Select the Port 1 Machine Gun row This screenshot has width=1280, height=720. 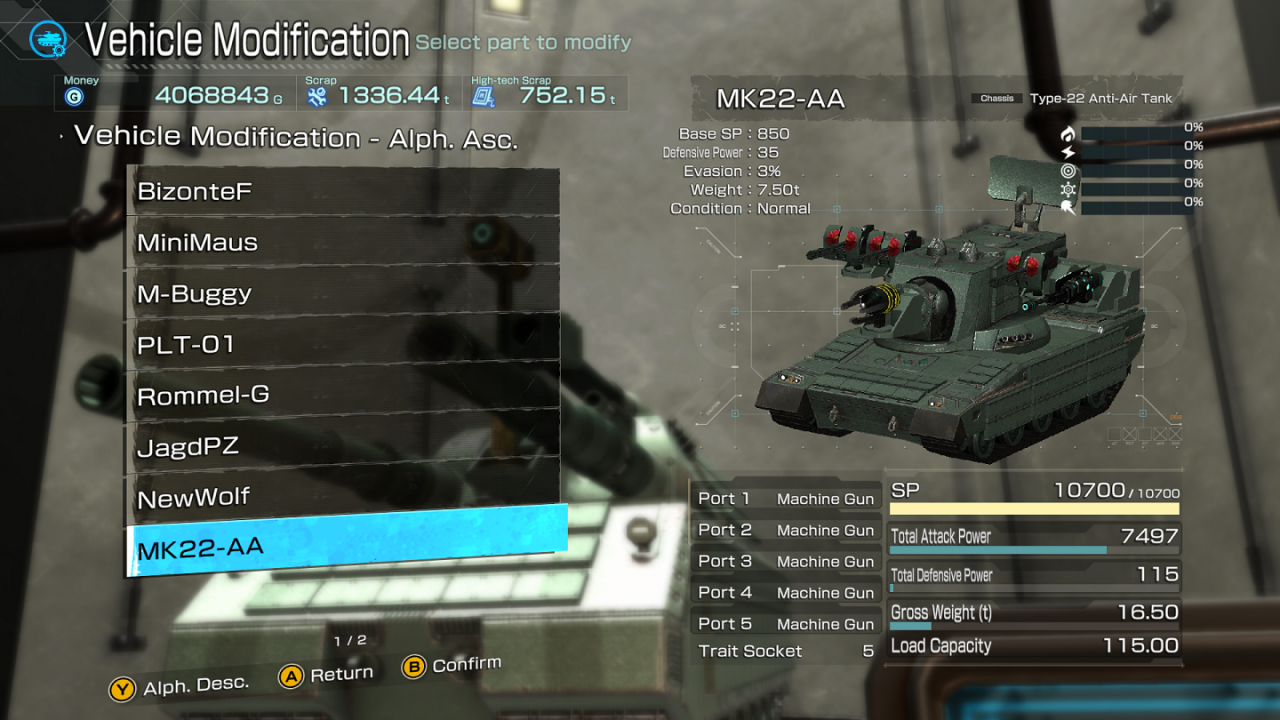coord(785,499)
